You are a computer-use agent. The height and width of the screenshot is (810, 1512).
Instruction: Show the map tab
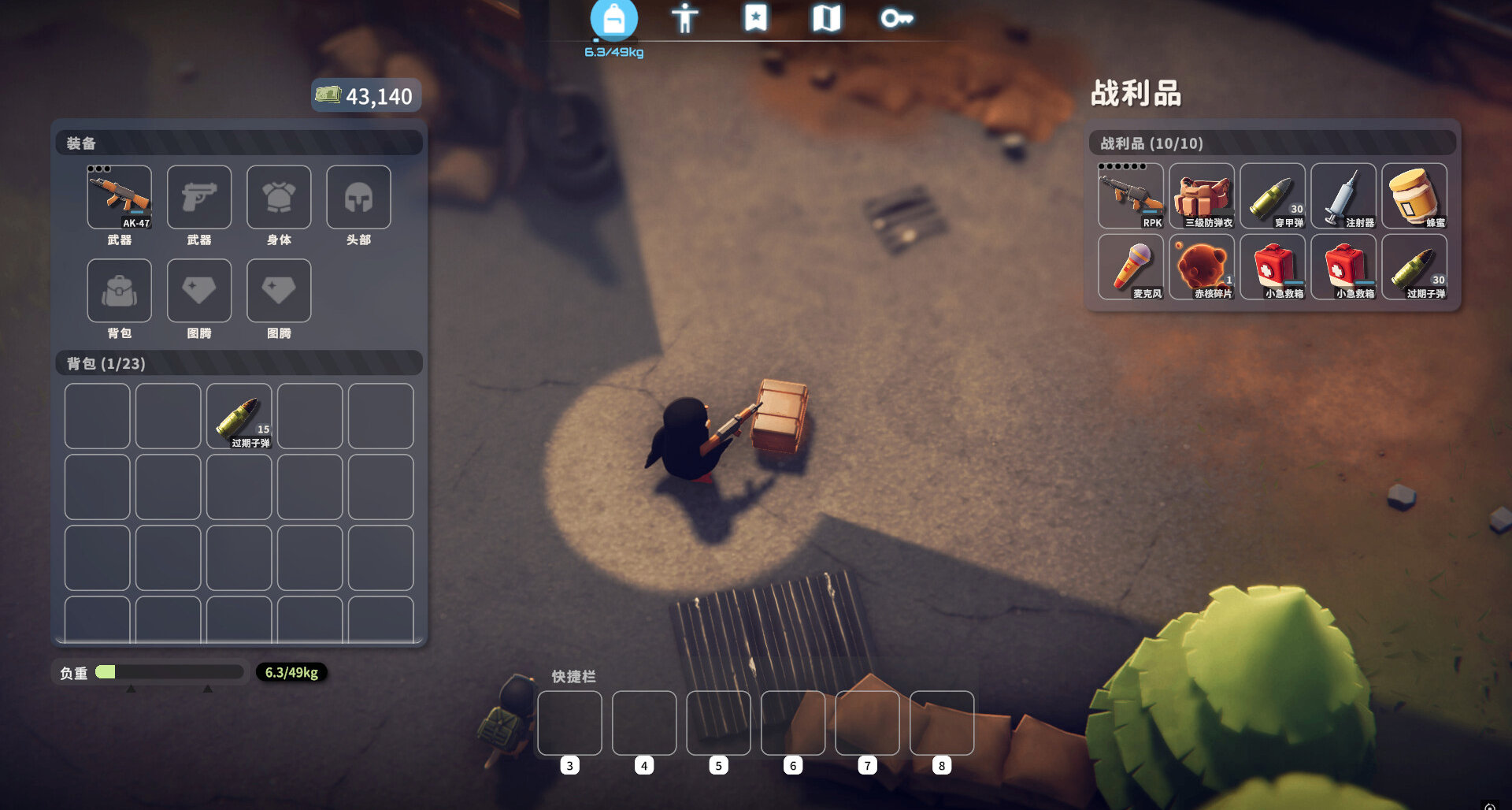(826, 18)
